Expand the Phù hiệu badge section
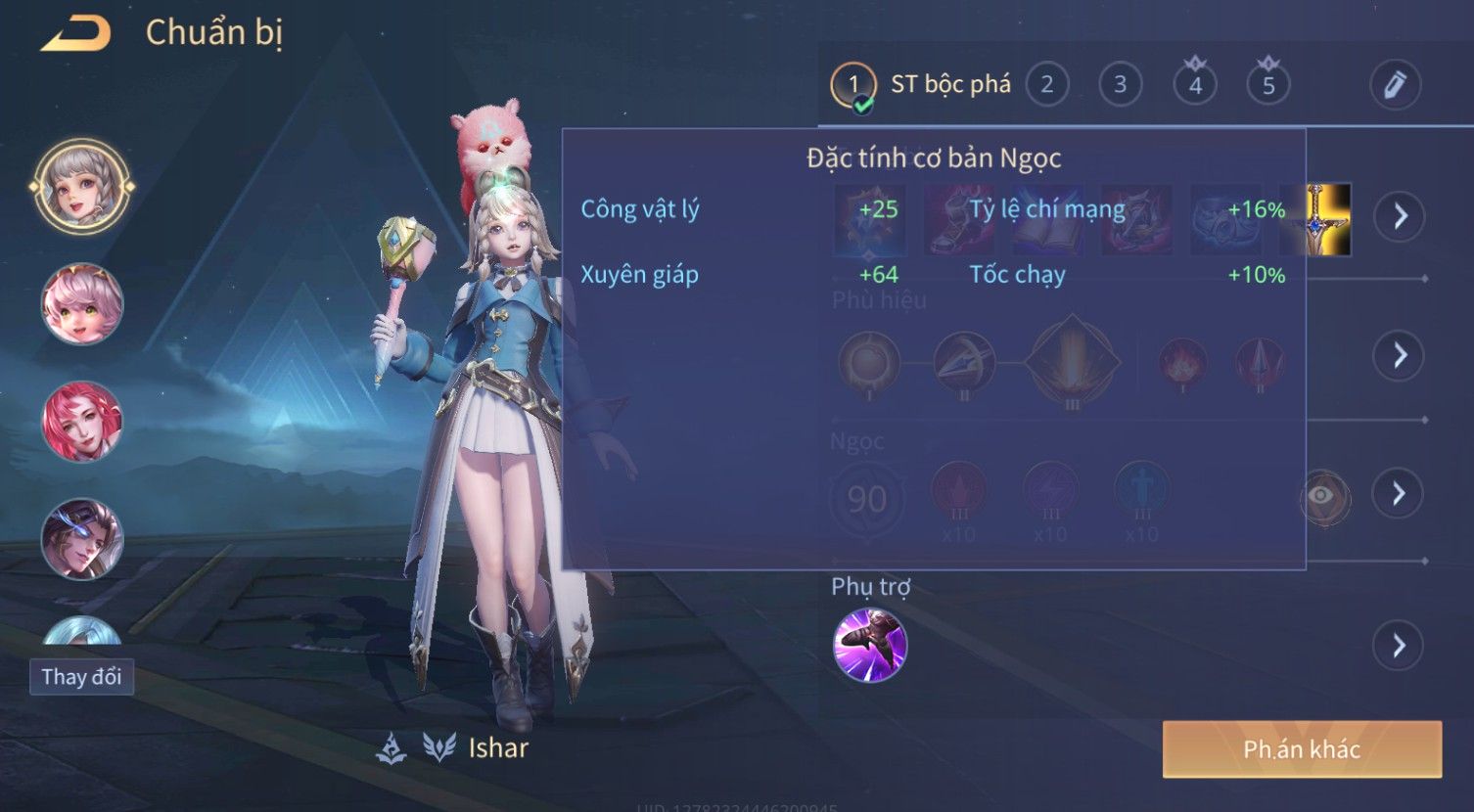The image size is (1474, 812). (x=1400, y=355)
